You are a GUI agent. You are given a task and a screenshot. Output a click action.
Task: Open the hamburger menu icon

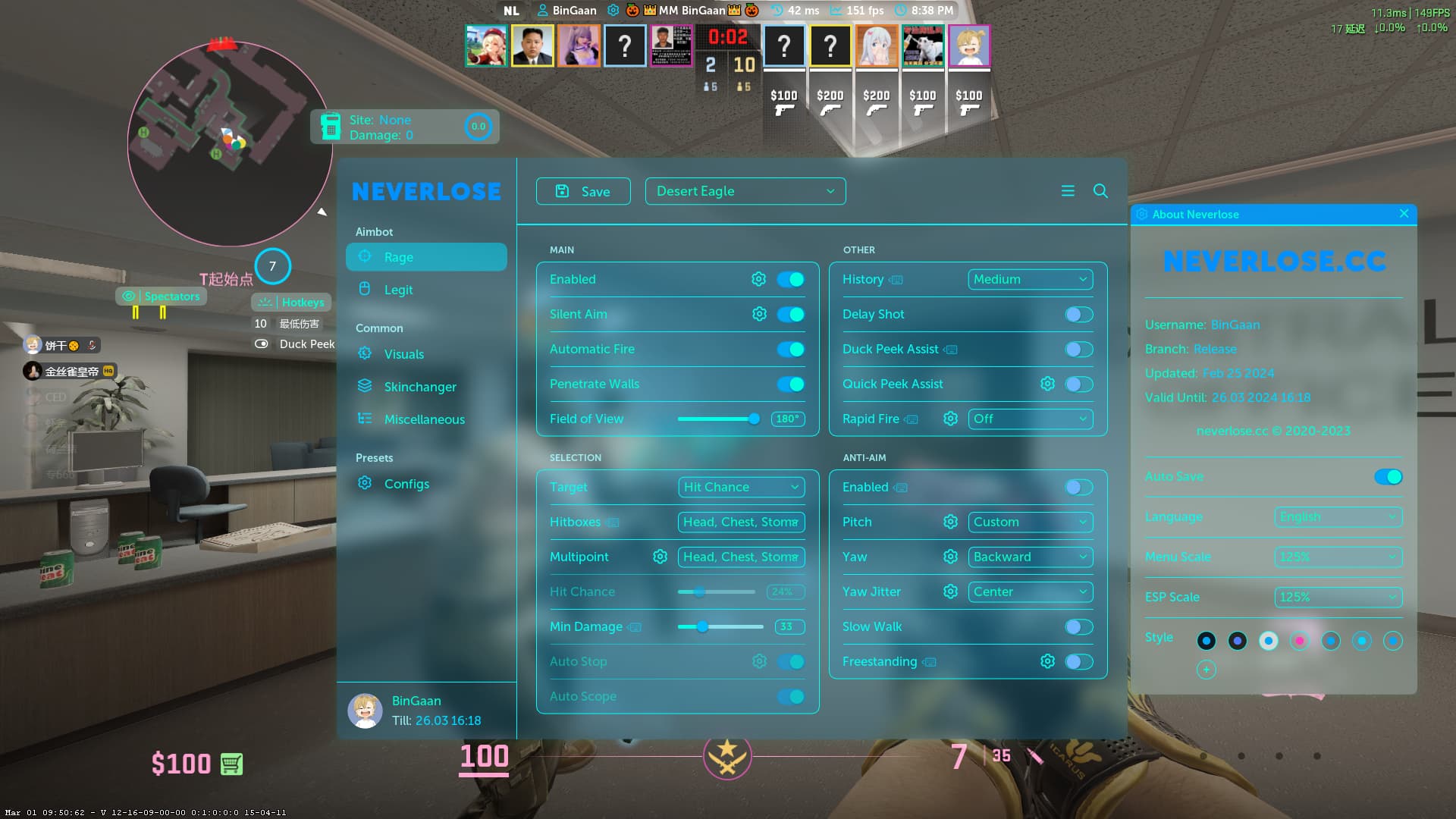pyautogui.click(x=1068, y=191)
